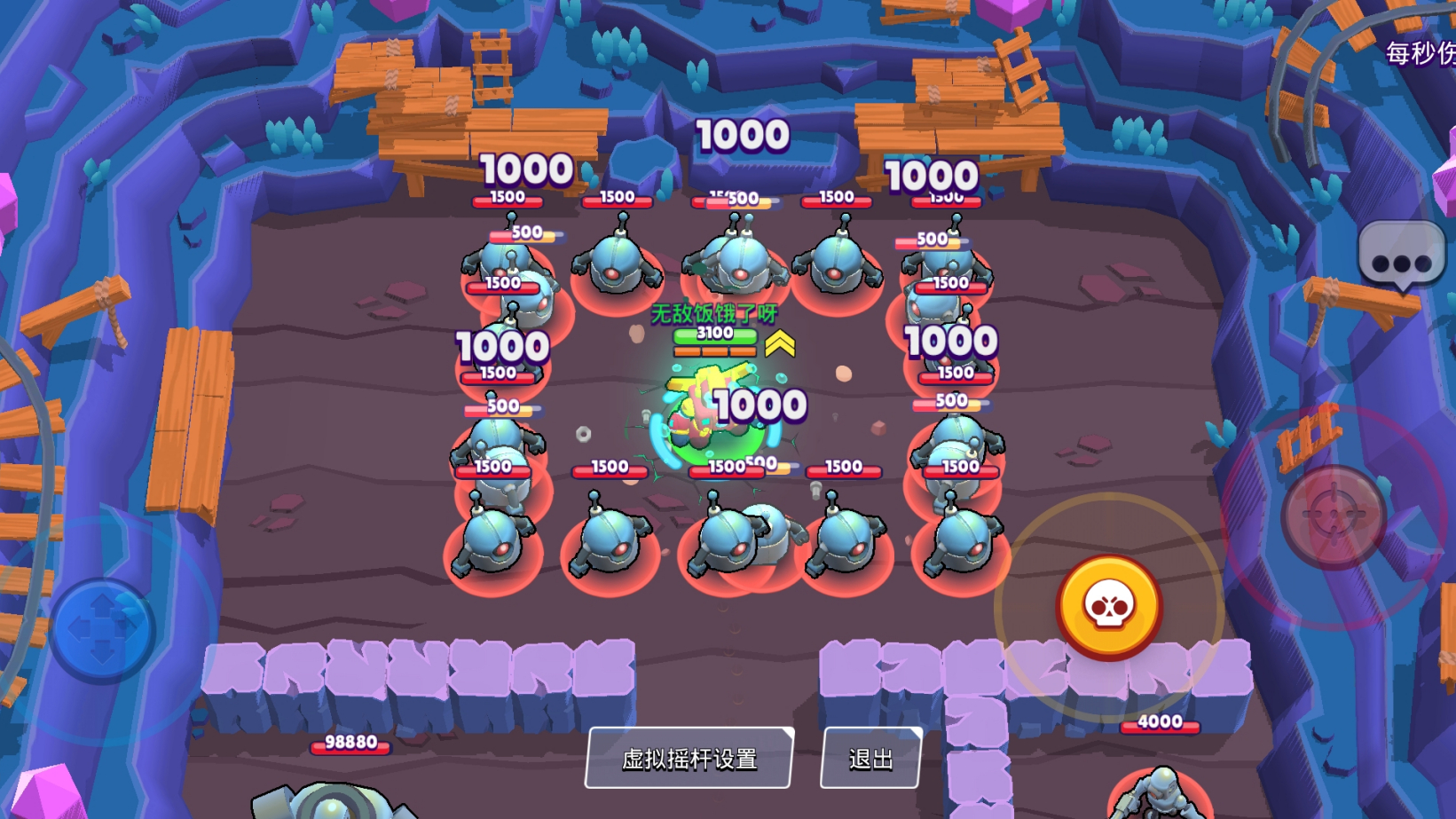Activate the yellow skull super ability button
Screen dimensions: 1456x819
[1108, 607]
